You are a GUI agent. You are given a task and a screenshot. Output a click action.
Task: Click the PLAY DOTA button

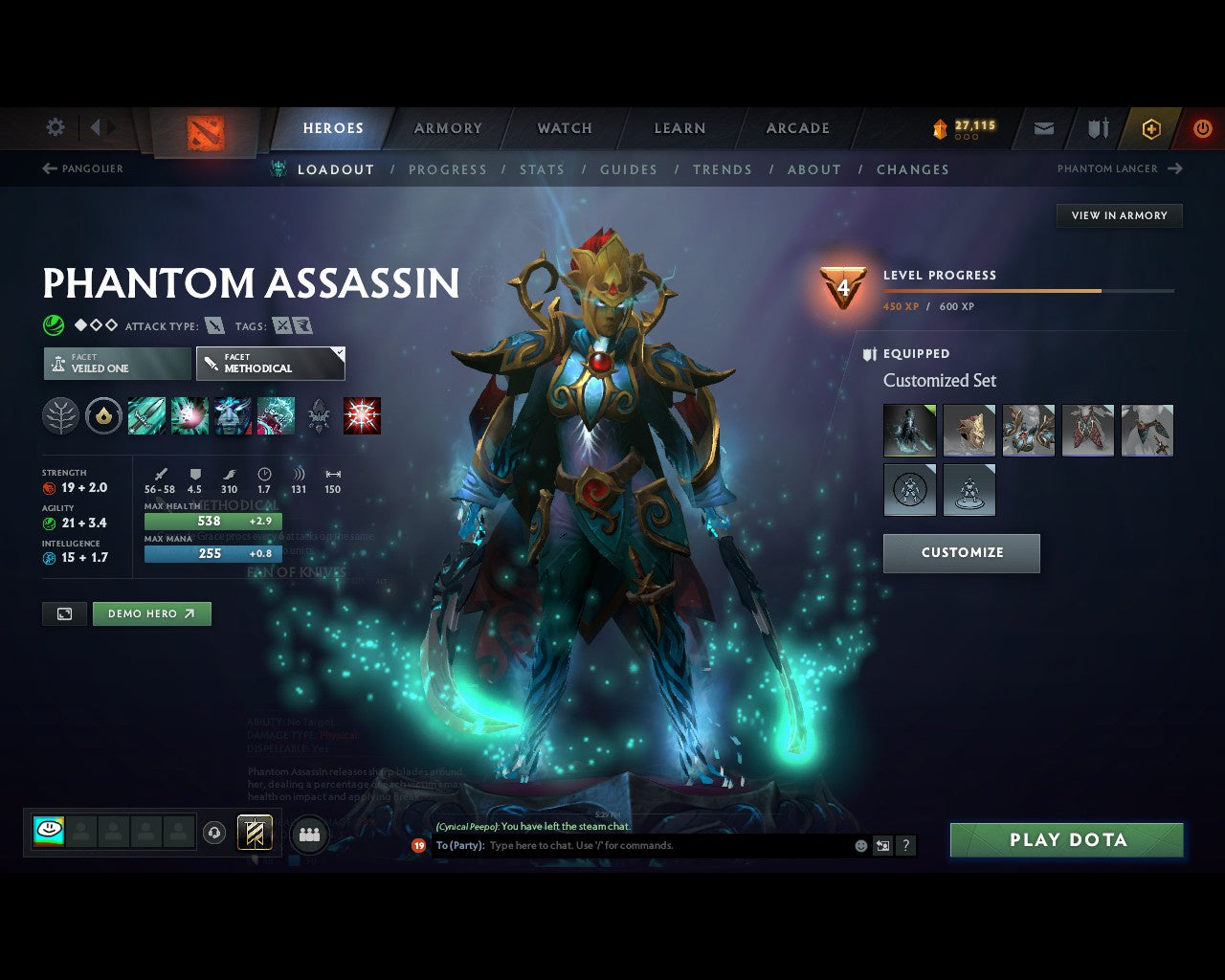(x=1066, y=839)
